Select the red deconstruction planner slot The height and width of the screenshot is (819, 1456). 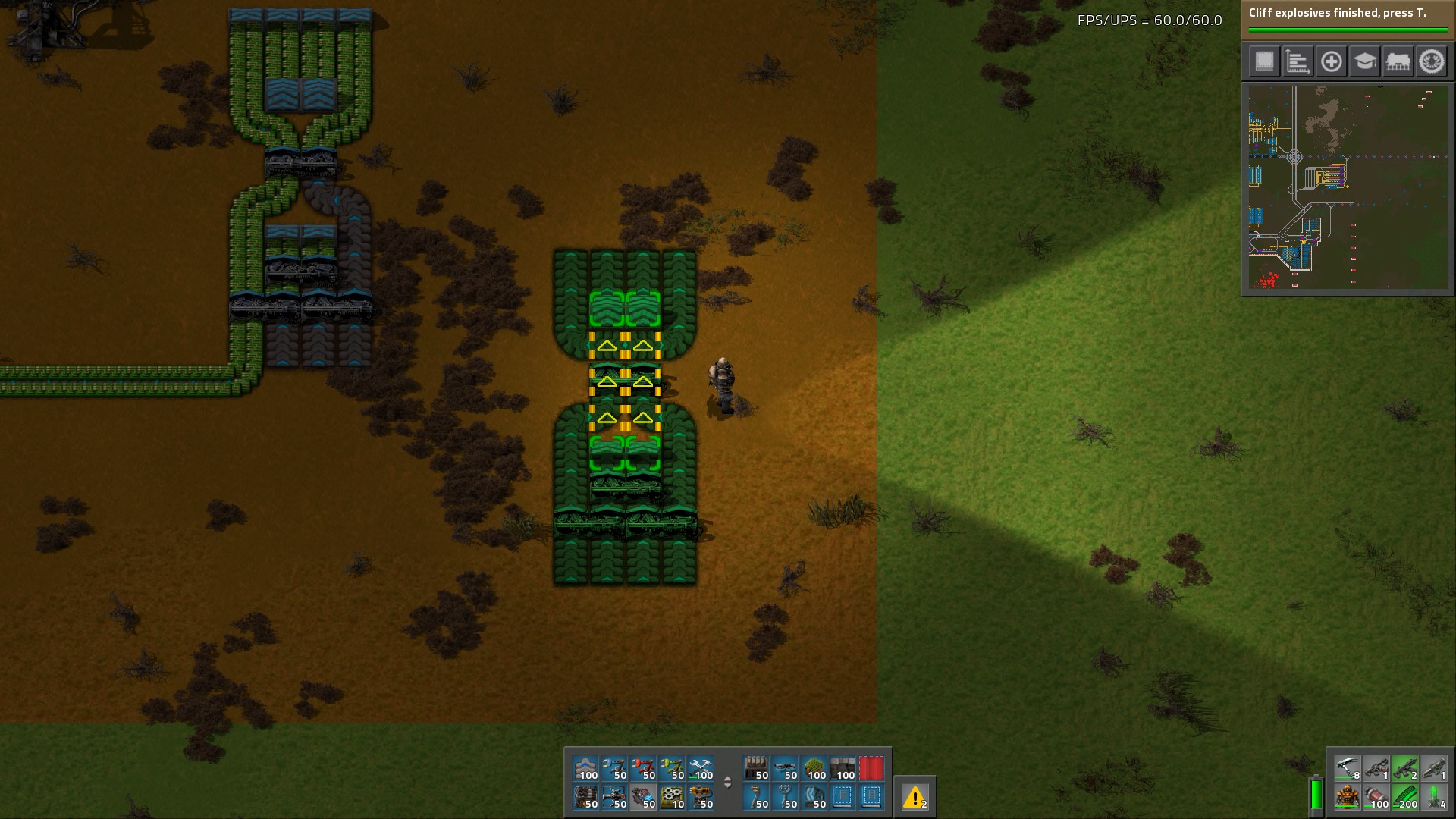871,768
